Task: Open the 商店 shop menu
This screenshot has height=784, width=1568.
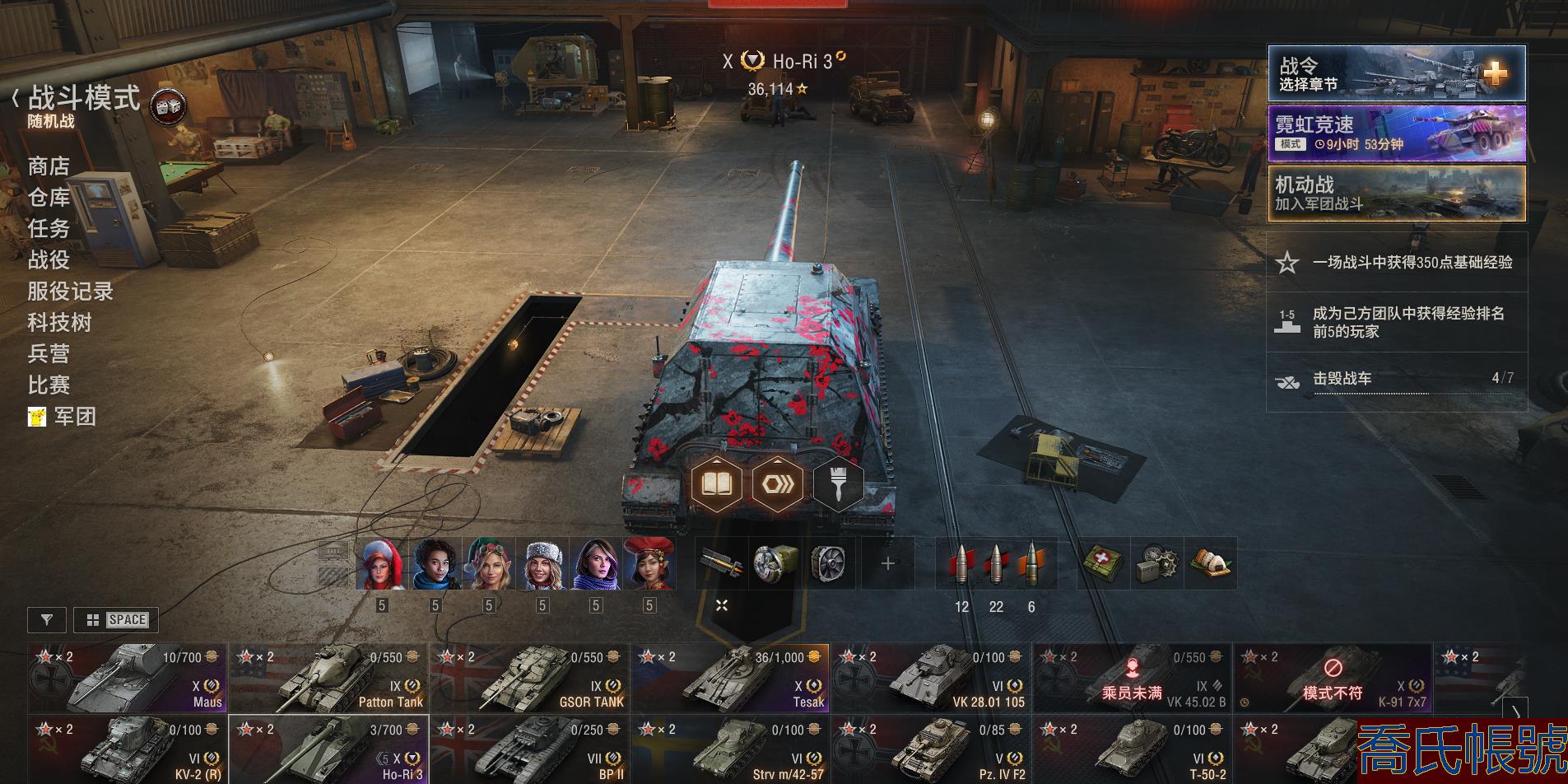Action: click(x=49, y=166)
